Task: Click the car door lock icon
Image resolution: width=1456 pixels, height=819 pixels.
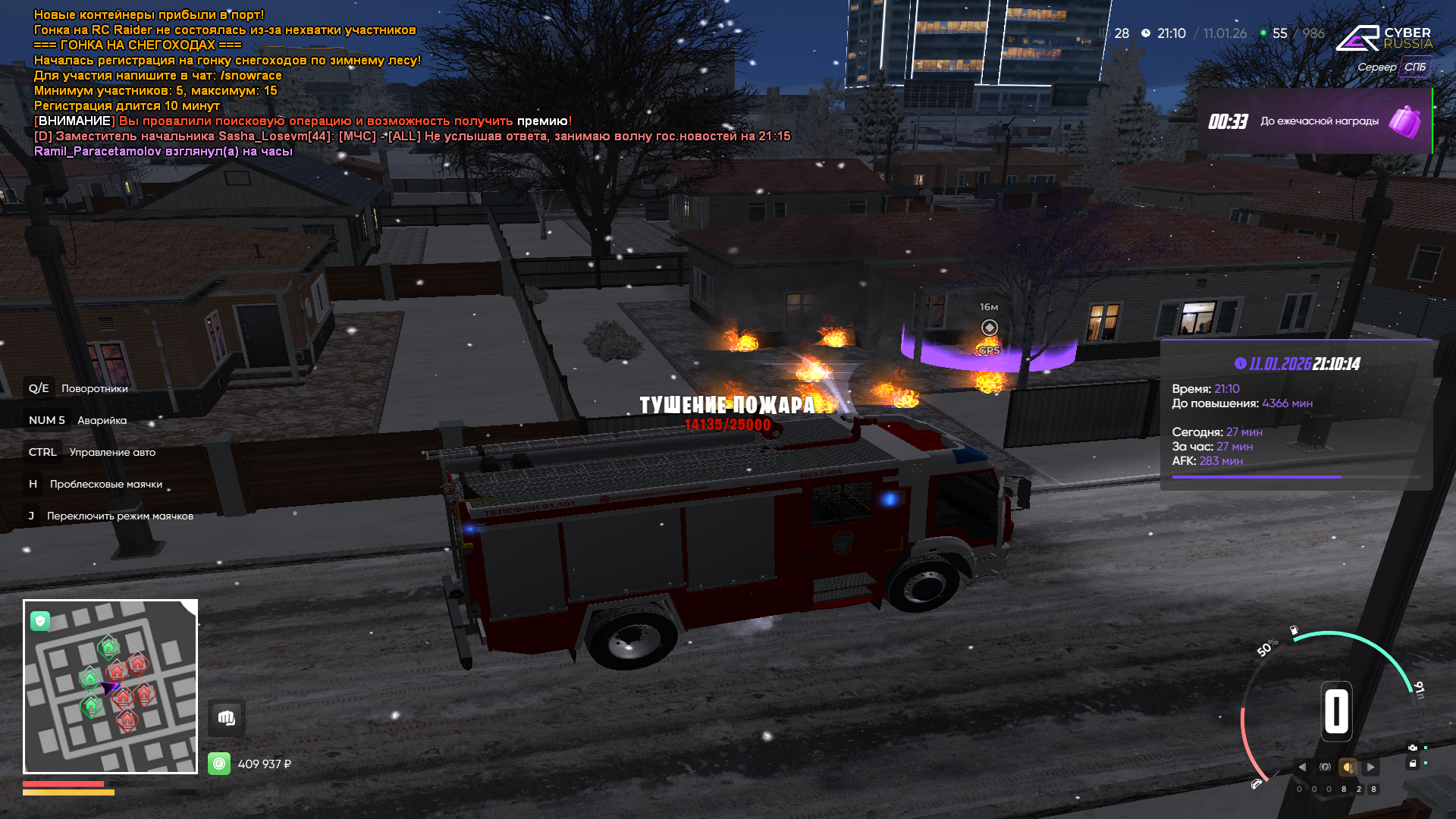Action: point(1412,764)
